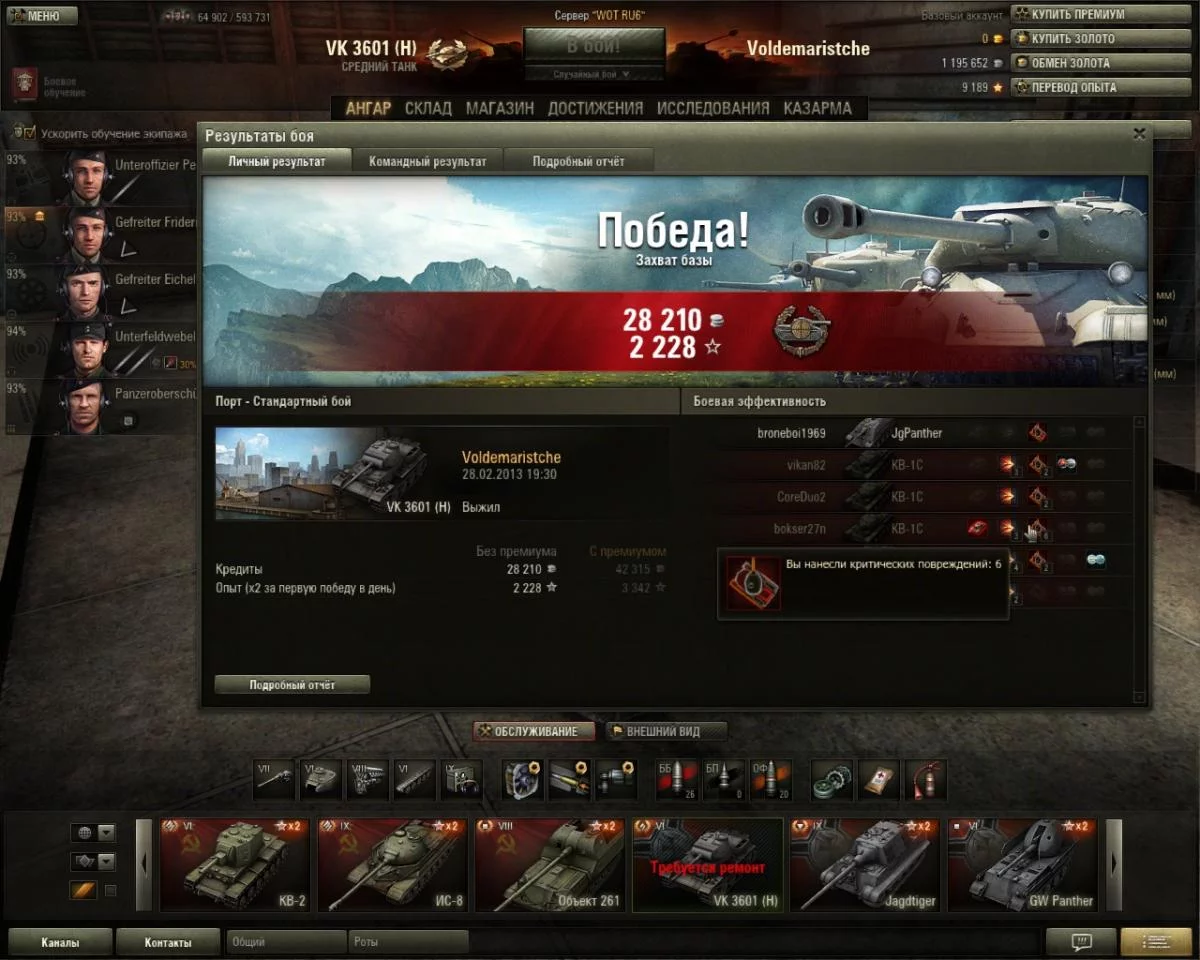
Task: Switch to Командный результат tab
Action: (x=427, y=161)
